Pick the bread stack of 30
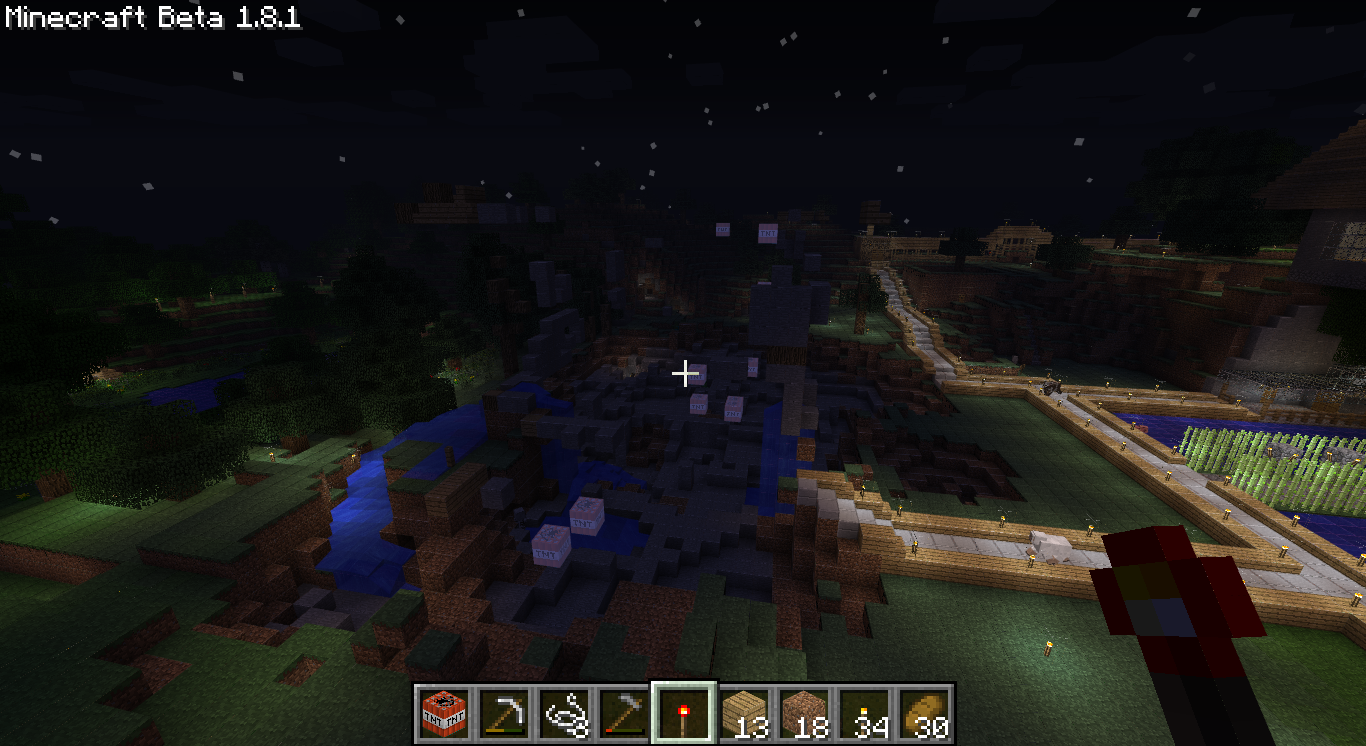The image size is (1366, 746). tap(924, 713)
